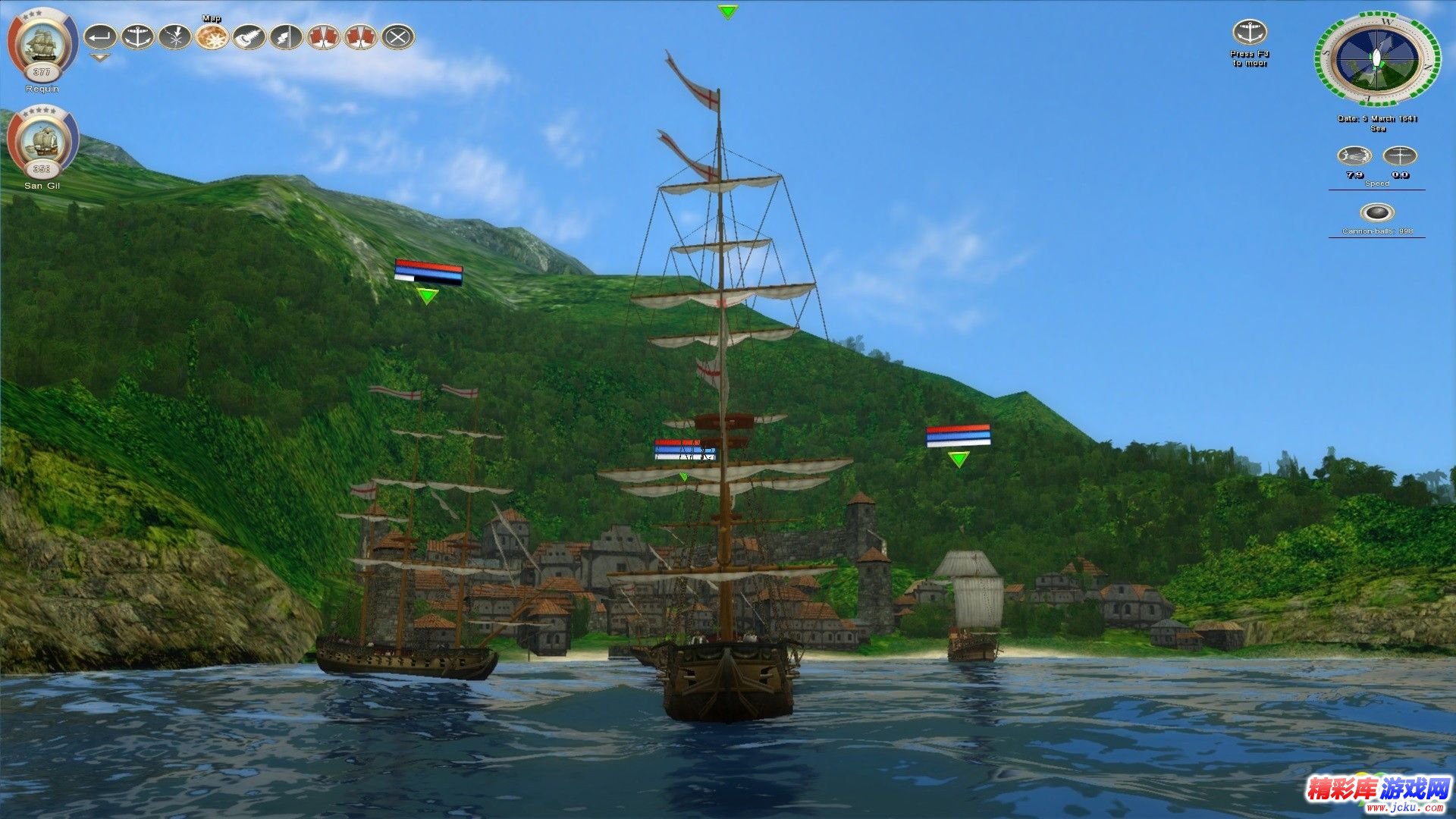Viewport: 1456px width, 819px height.
Task: Select the cannon-balls ammunition icon
Action: click(1376, 213)
